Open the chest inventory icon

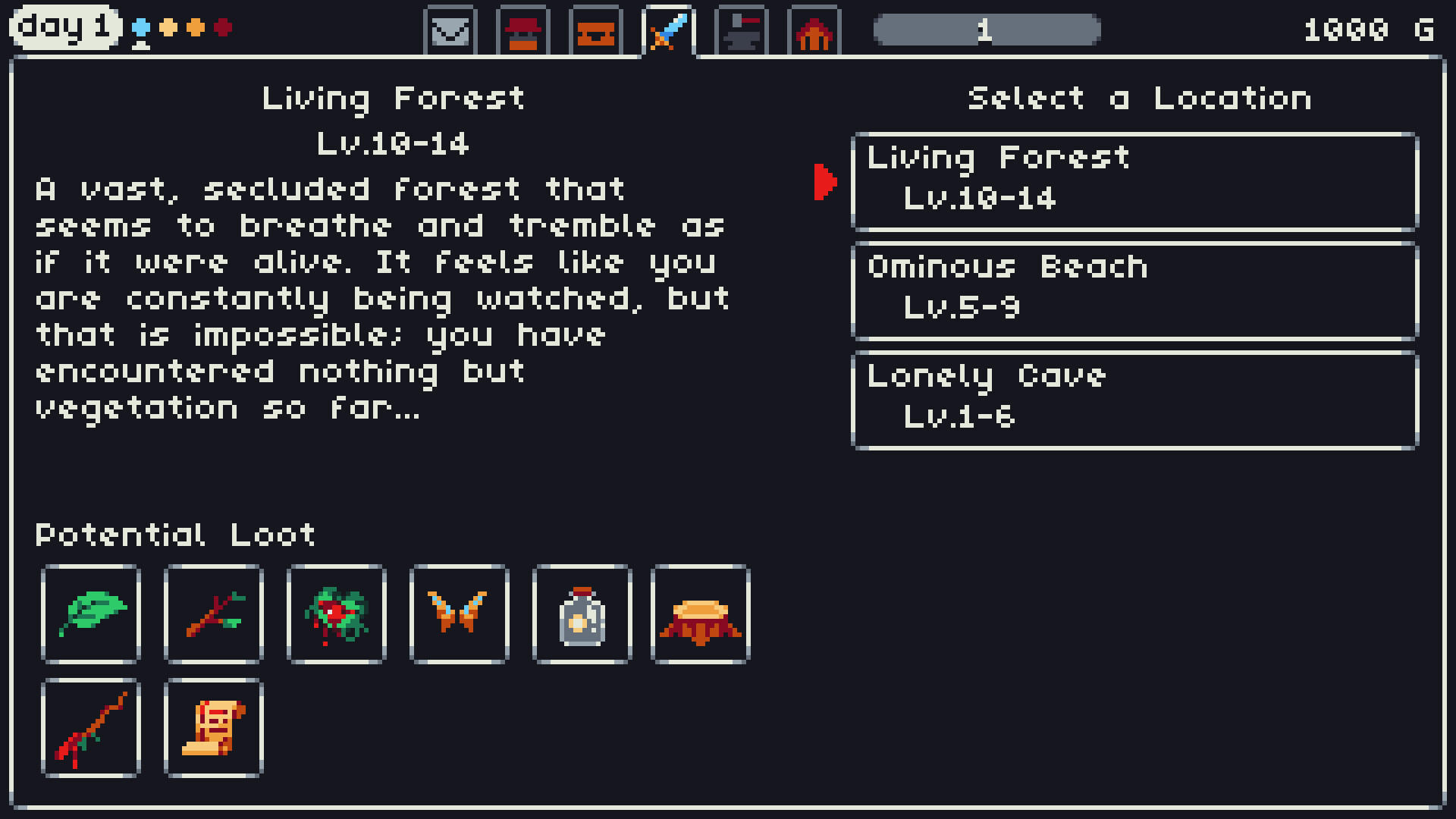[595, 30]
